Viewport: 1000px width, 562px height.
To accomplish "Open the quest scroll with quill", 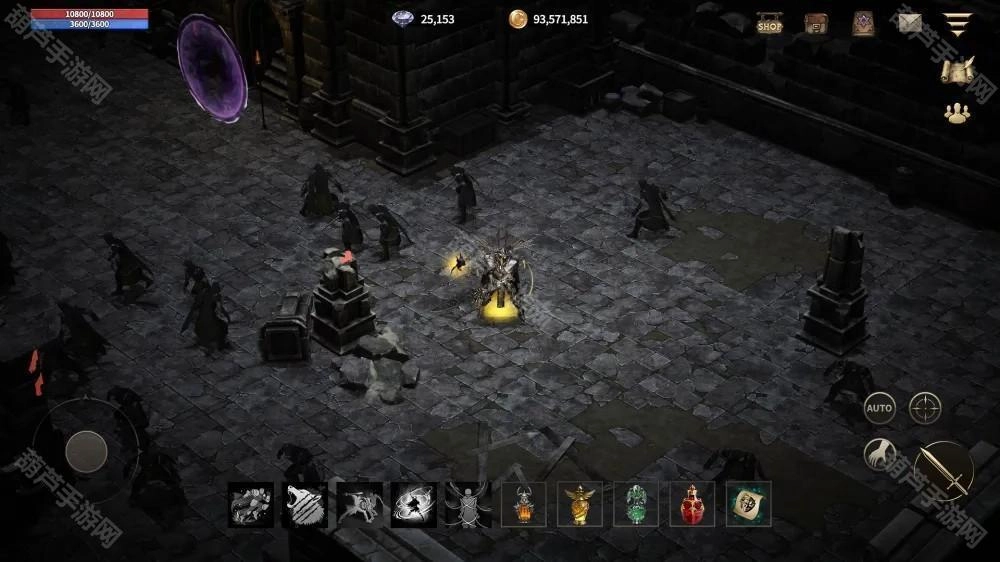I will 958,70.
